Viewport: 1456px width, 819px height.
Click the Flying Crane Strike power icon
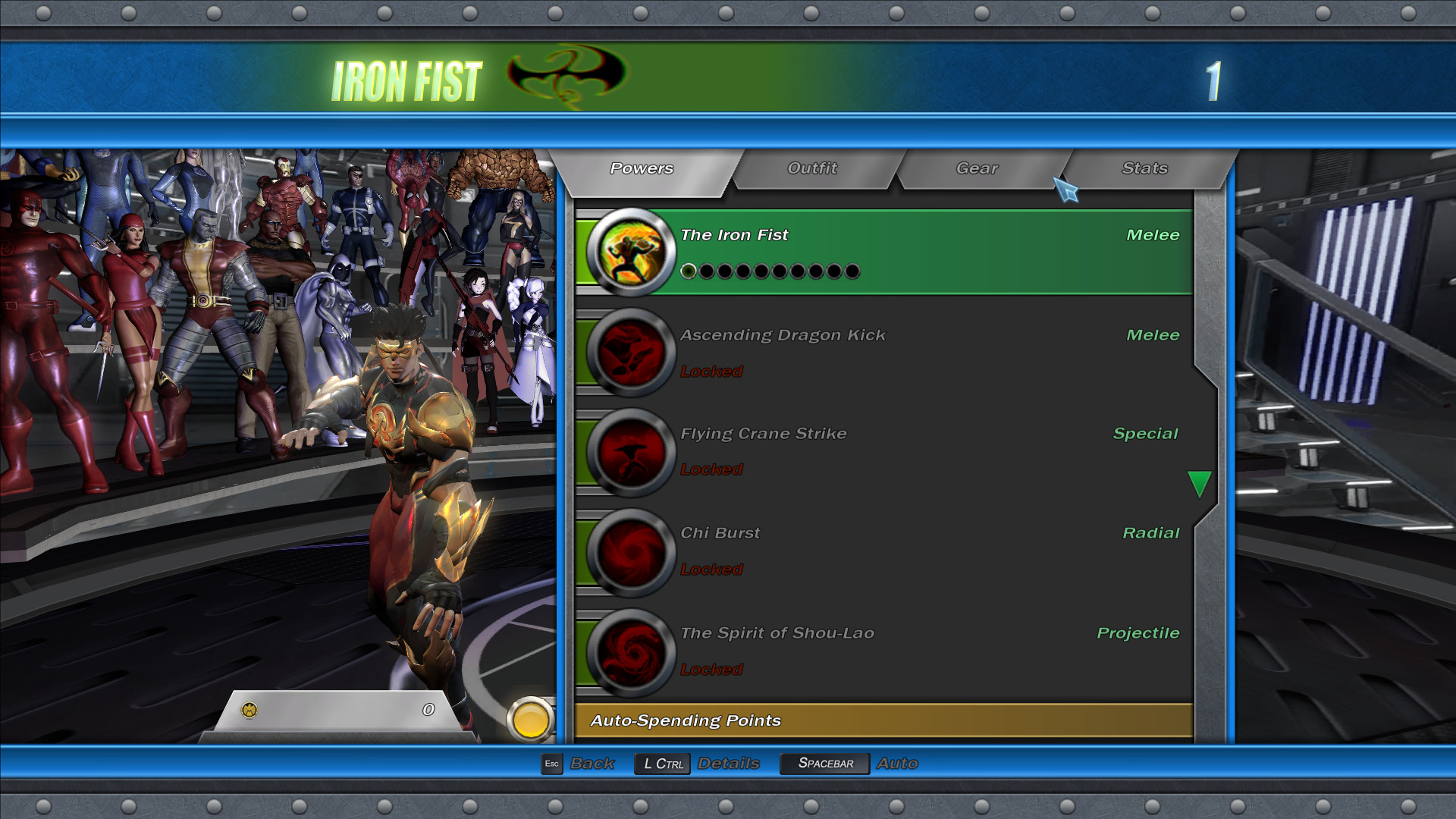click(x=631, y=452)
